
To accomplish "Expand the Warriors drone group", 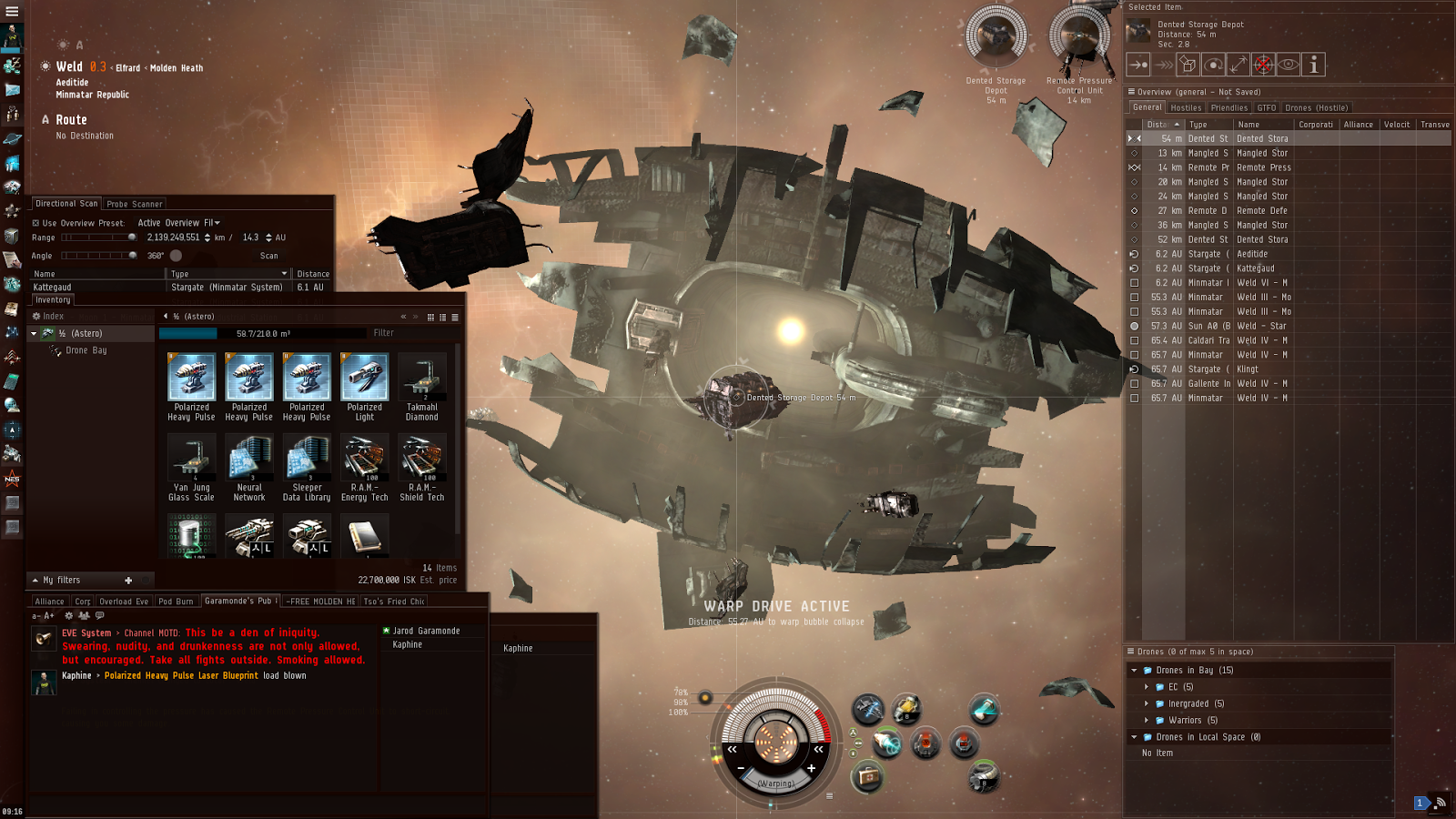I will coord(1147,720).
